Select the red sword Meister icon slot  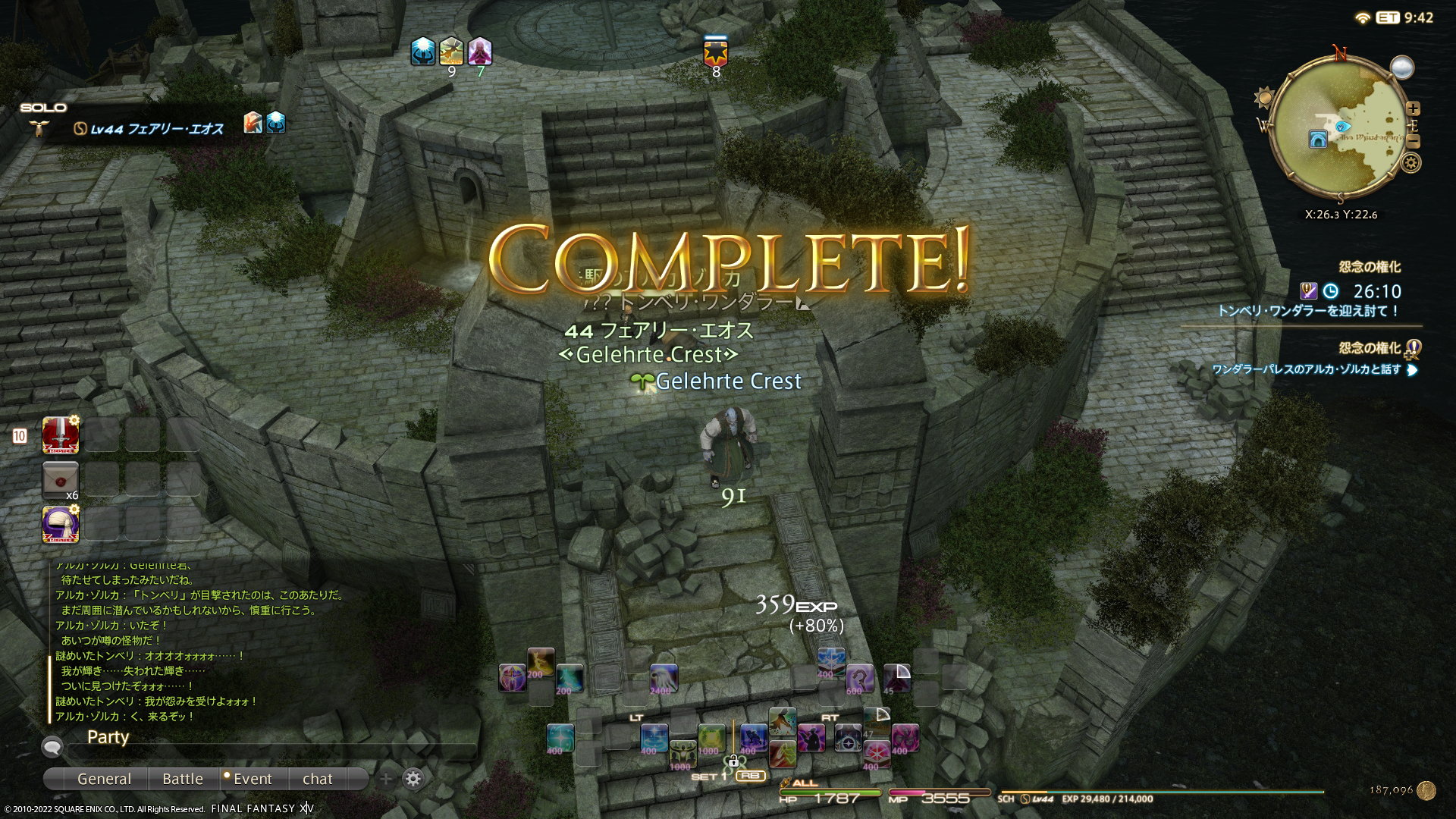click(x=61, y=435)
